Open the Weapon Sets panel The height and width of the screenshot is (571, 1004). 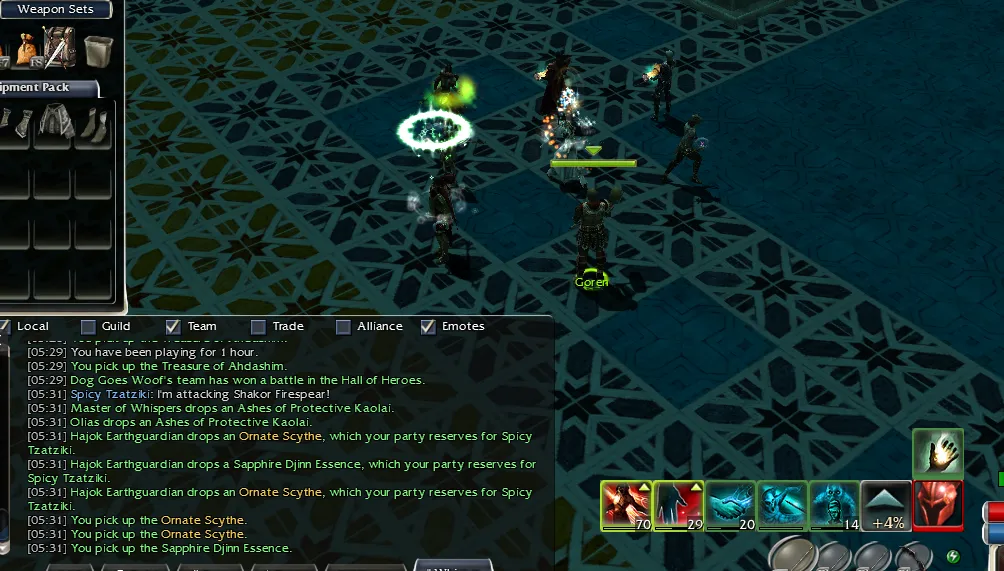pyautogui.click(x=55, y=10)
